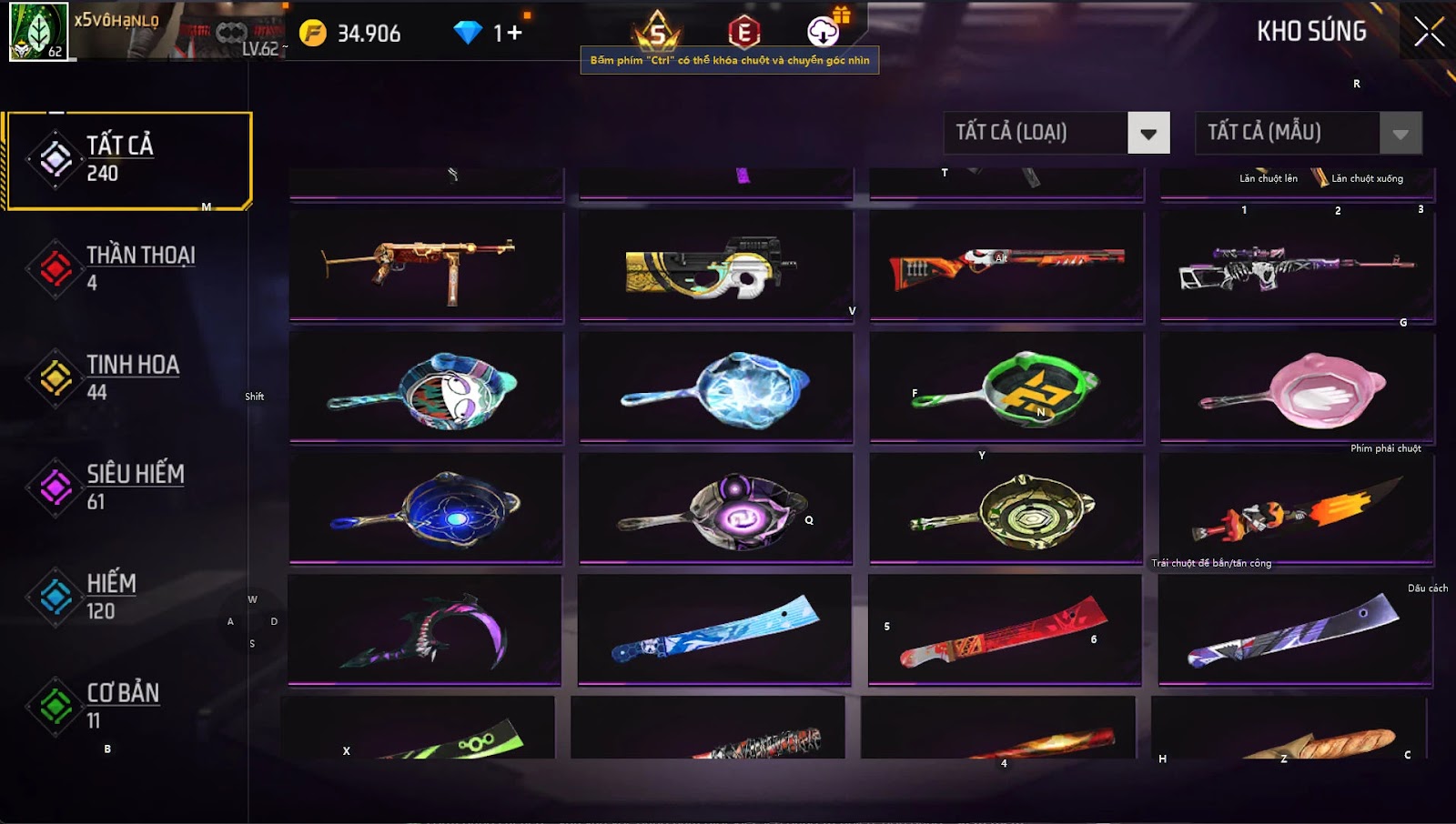Screen dimensions: 1456x824
Task: Select the Tất Cả category tab
Action: click(127, 160)
